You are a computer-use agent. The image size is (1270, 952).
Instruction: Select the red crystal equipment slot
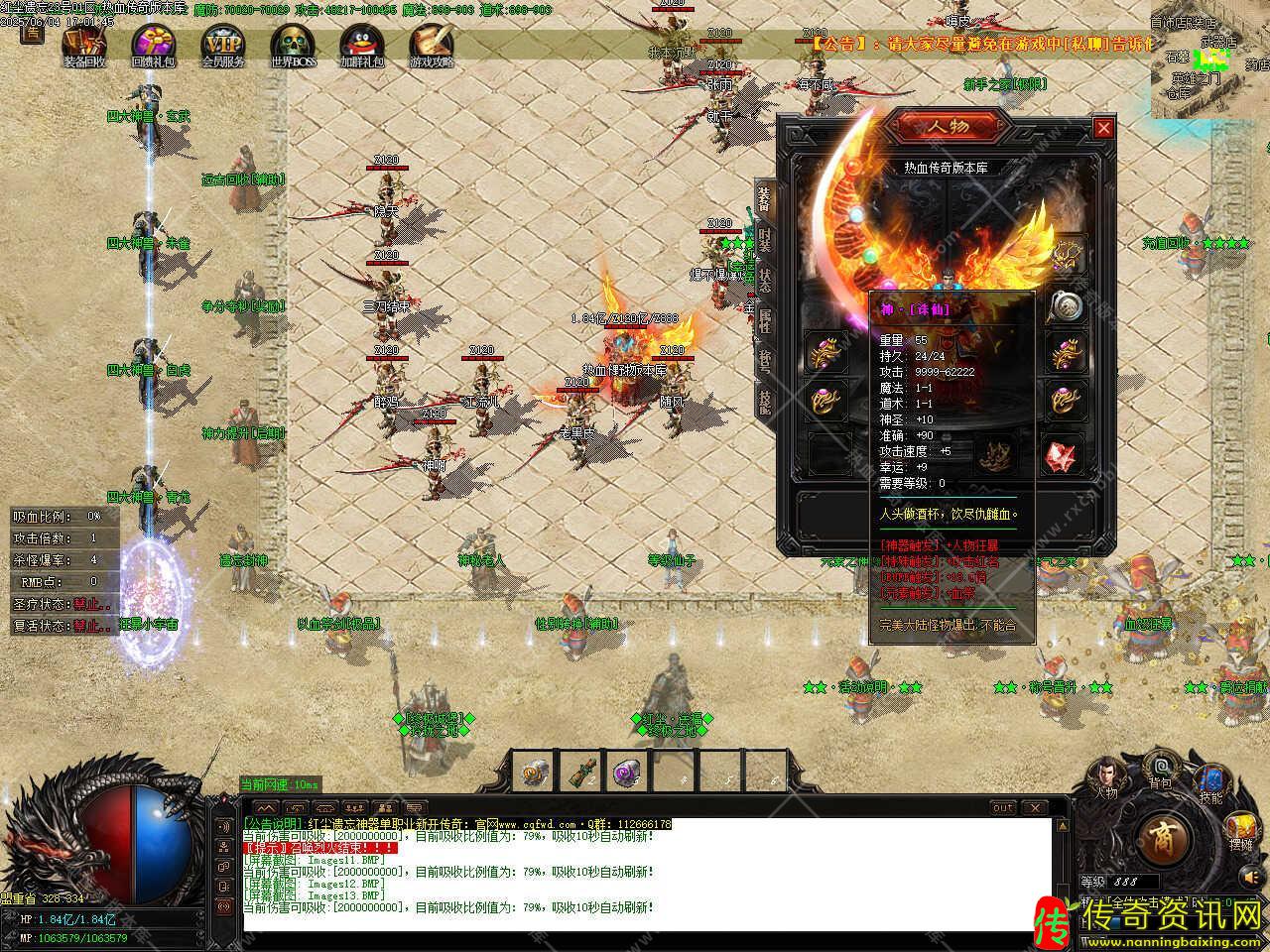(x=1064, y=455)
